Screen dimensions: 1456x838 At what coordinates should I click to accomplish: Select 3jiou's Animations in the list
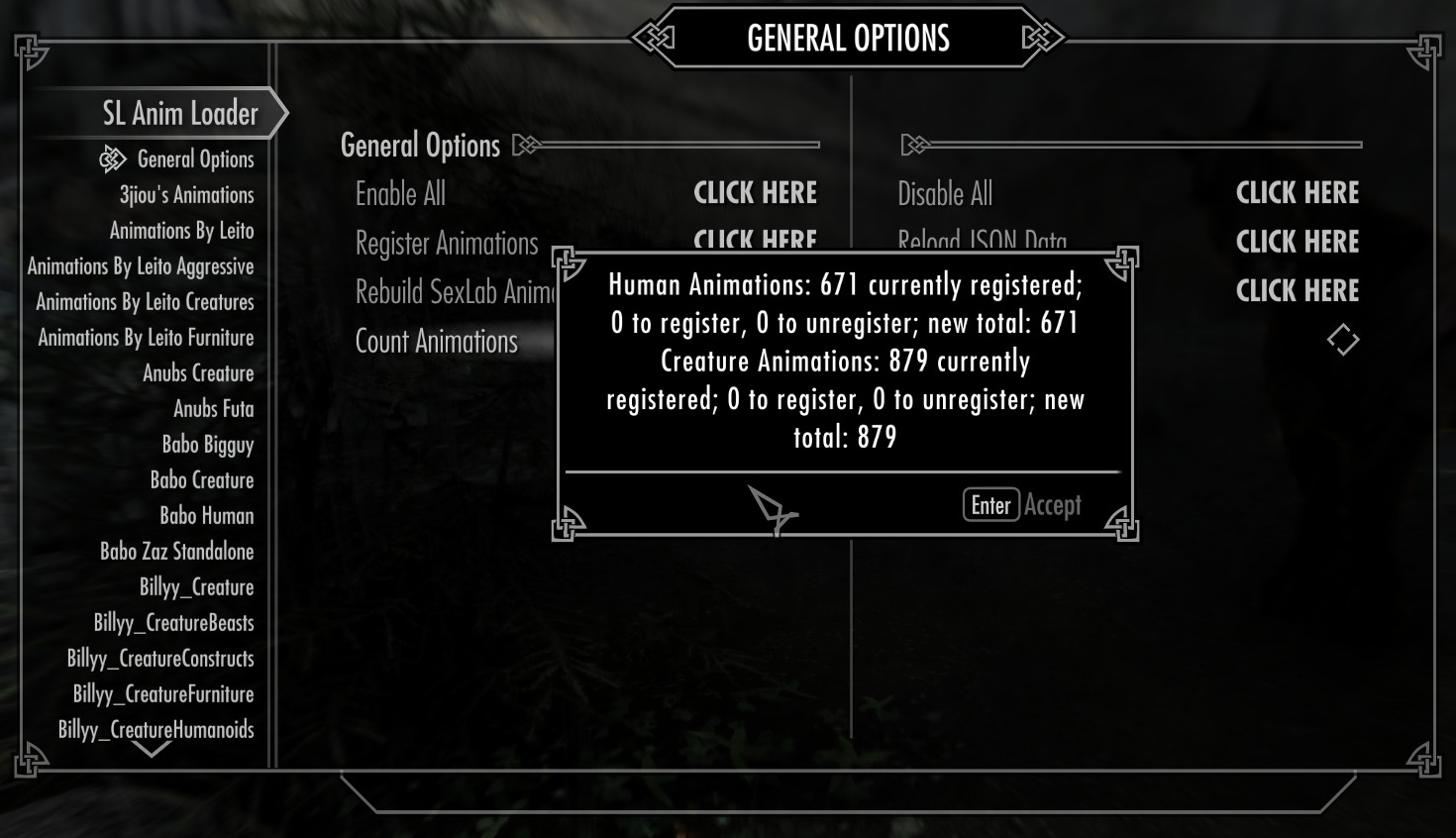coord(186,195)
